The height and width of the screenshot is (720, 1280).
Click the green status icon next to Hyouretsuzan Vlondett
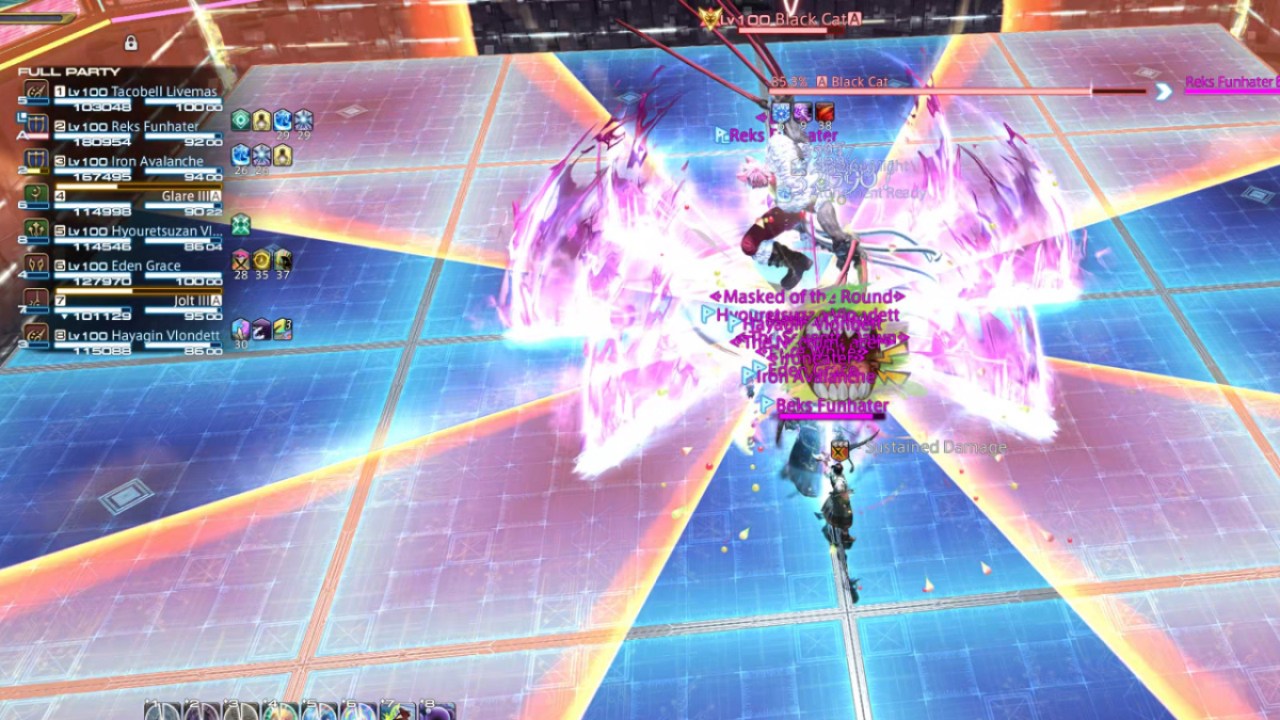click(x=240, y=224)
